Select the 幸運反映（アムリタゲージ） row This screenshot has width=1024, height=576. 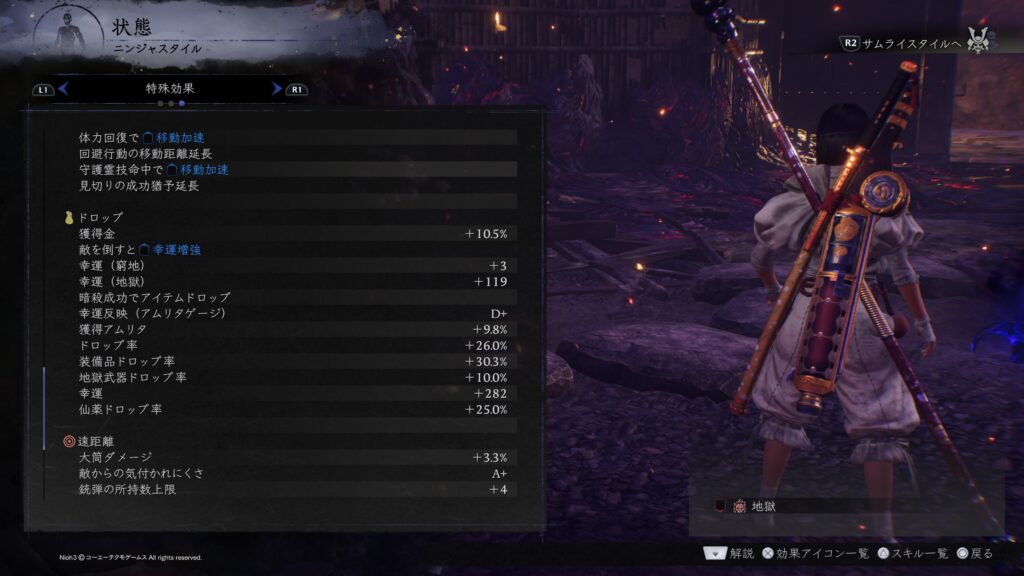coord(290,313)
